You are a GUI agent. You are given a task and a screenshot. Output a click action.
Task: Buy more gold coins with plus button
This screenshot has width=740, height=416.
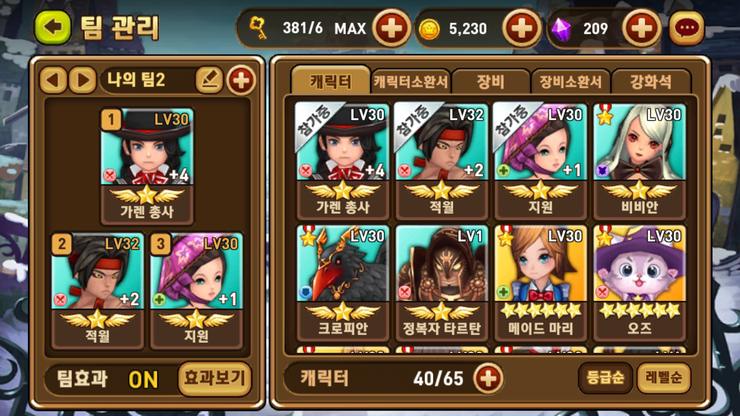pos(520,28)
